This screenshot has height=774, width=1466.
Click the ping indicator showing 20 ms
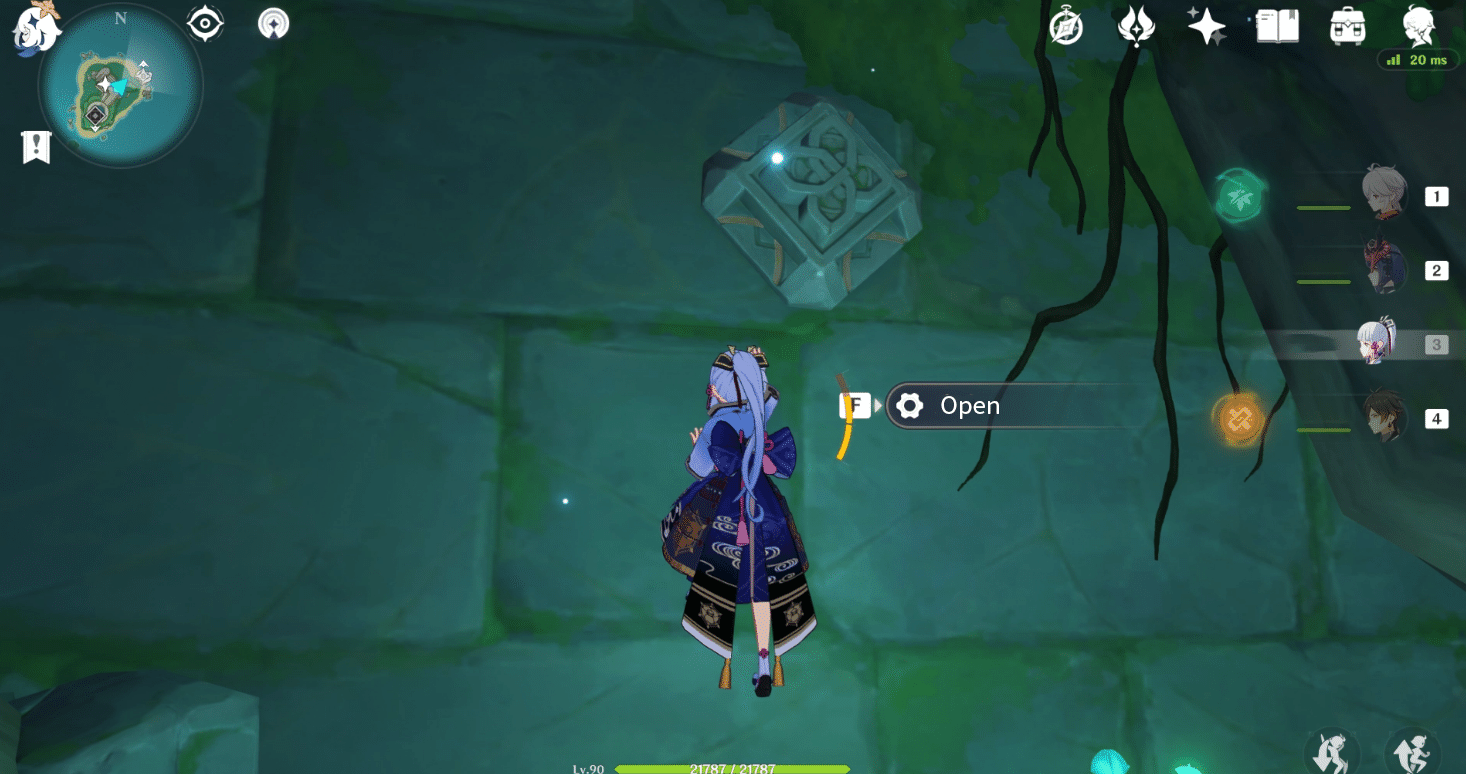point(1418,59)
